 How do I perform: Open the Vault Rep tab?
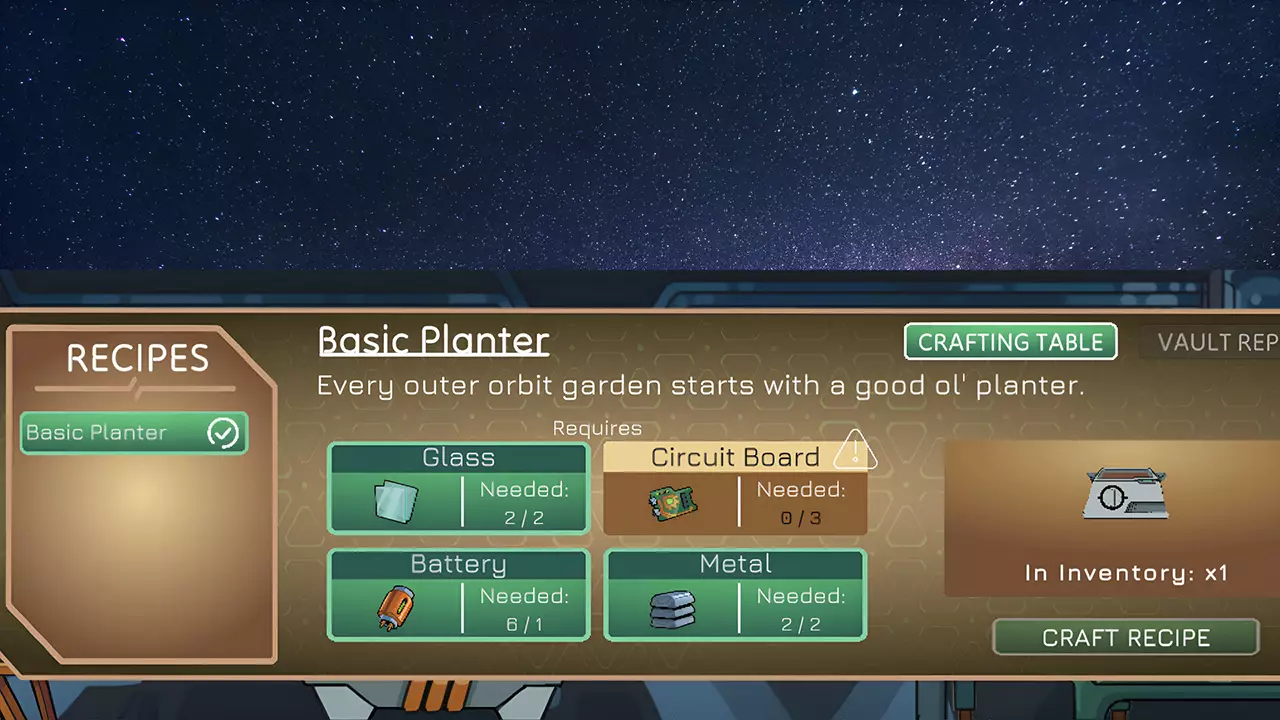point(1218,342)
